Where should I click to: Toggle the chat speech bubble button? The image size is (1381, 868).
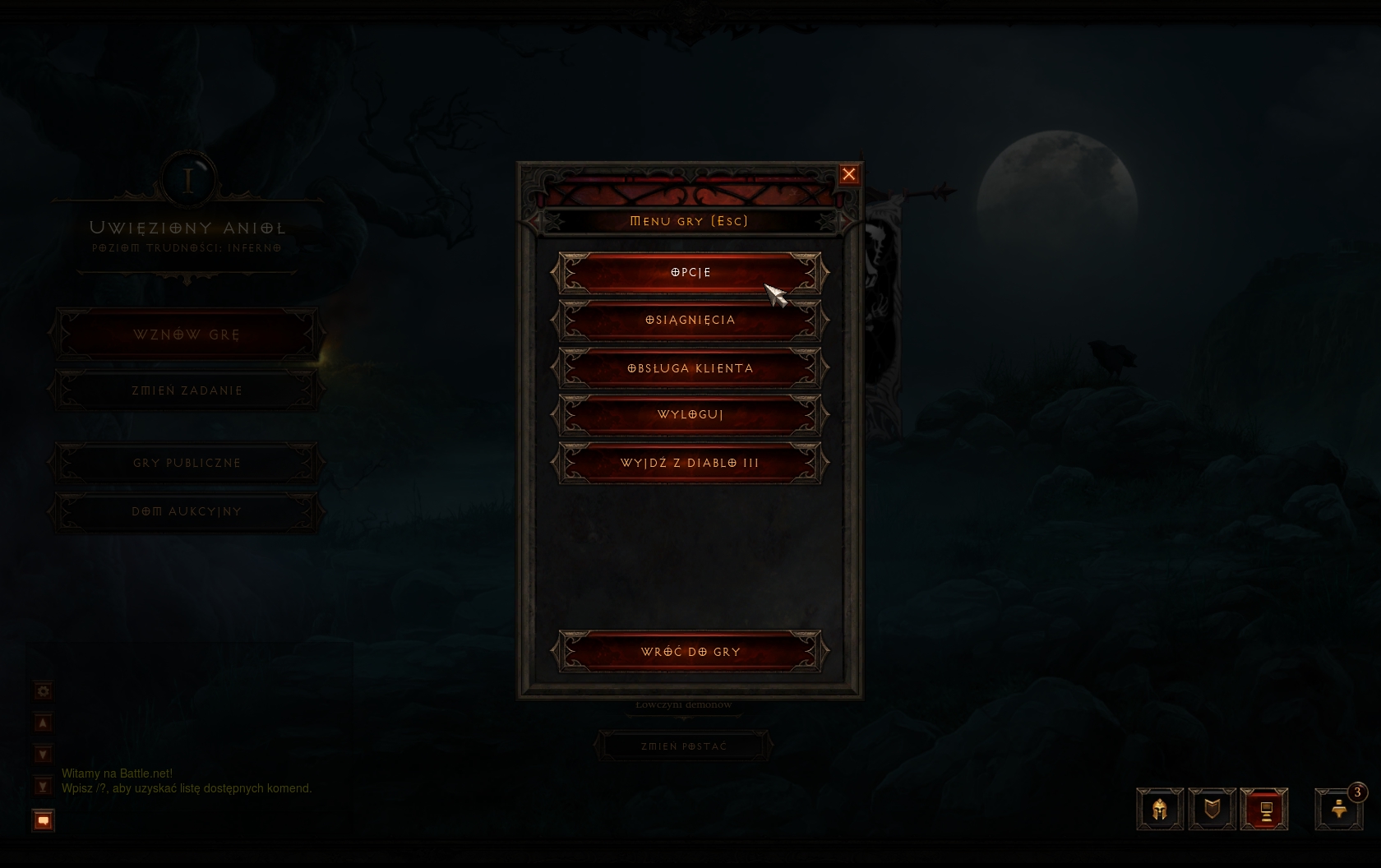[x=44, y=820]
